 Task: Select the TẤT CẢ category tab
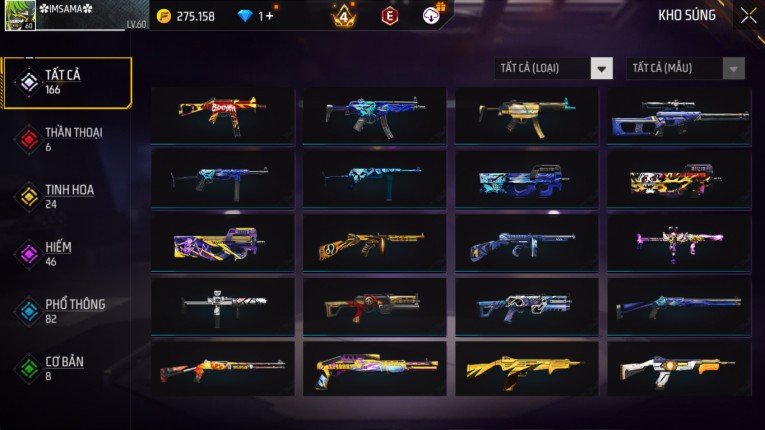point(66,82)
